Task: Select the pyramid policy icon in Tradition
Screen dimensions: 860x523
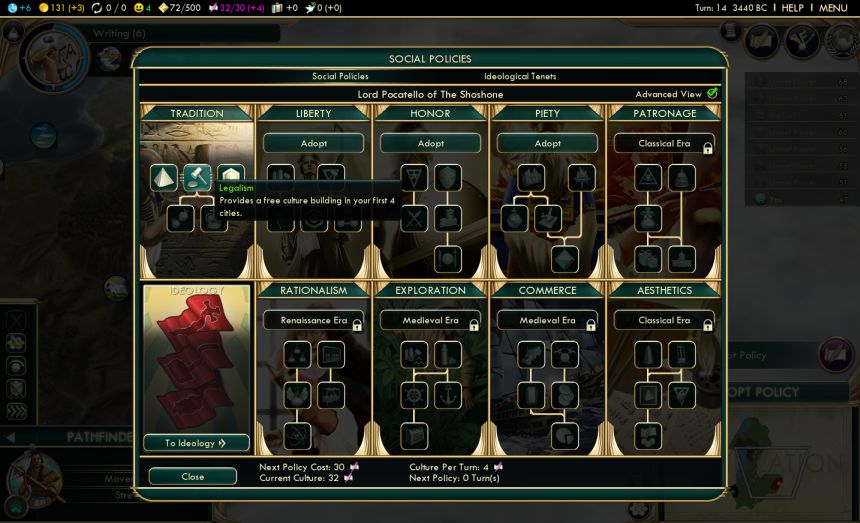Action: 163,178
